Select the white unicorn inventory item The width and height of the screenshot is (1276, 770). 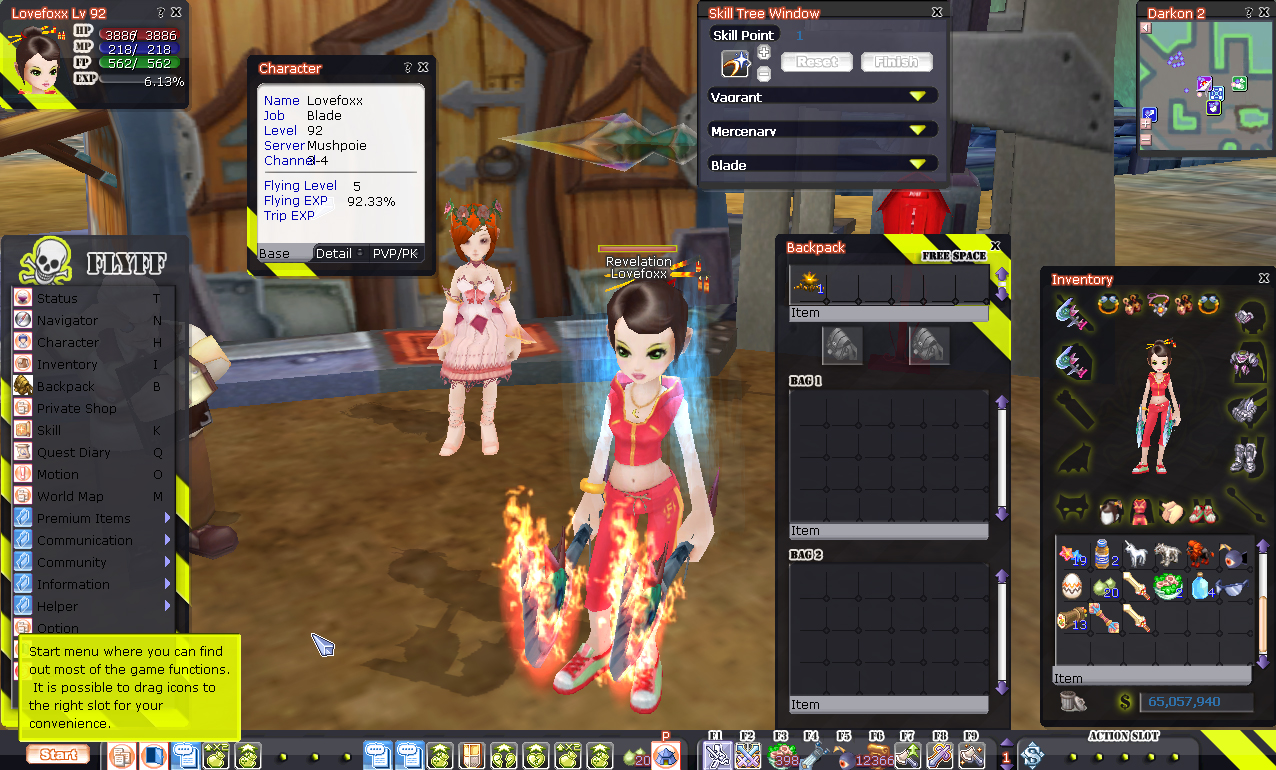(1134, 554)
